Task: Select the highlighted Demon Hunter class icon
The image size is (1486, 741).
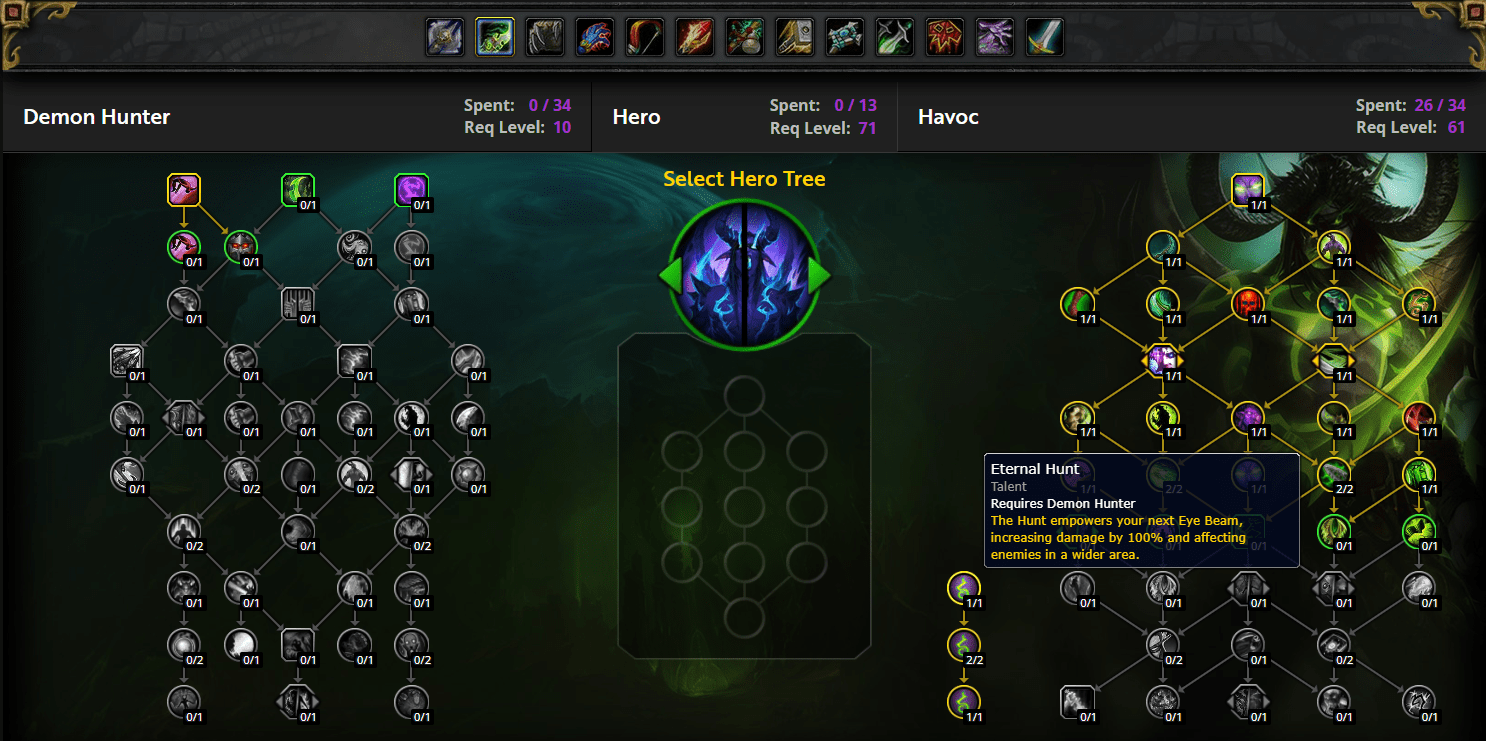Action: [x=492, y=36]
